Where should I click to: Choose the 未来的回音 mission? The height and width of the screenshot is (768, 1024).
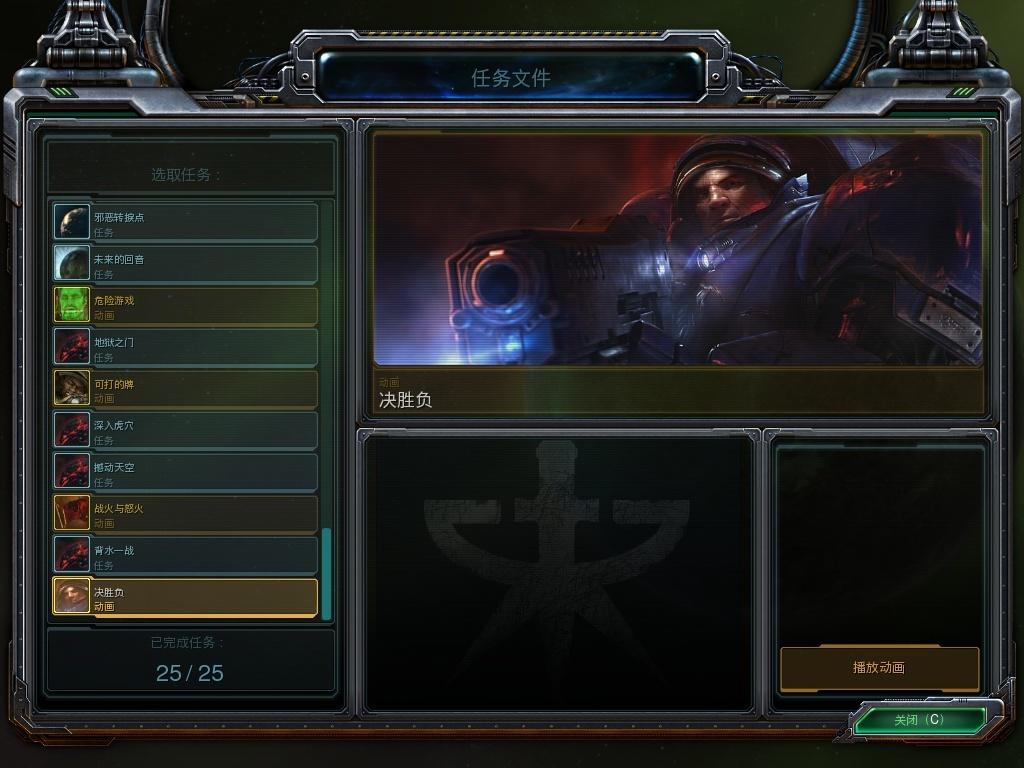click(x=186, y=264)
